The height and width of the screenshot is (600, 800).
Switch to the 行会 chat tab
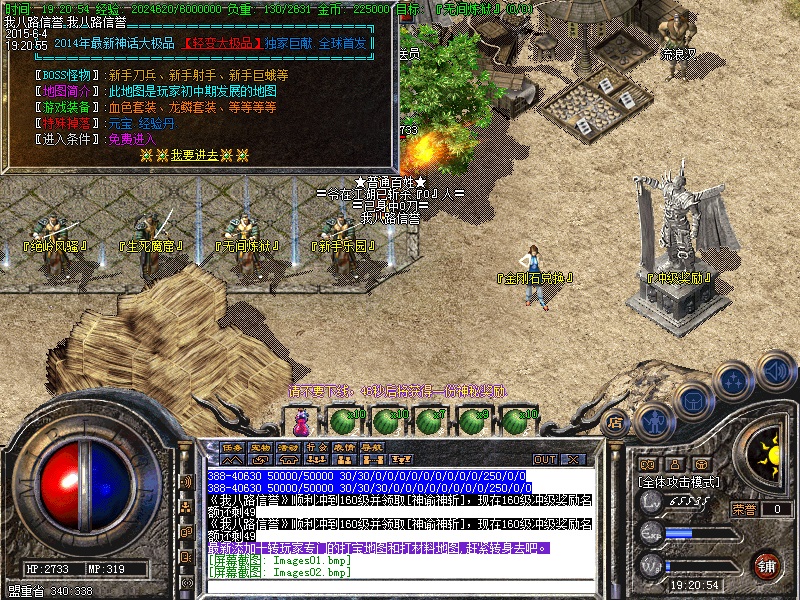pyautogui.click(x=316, y=446)
